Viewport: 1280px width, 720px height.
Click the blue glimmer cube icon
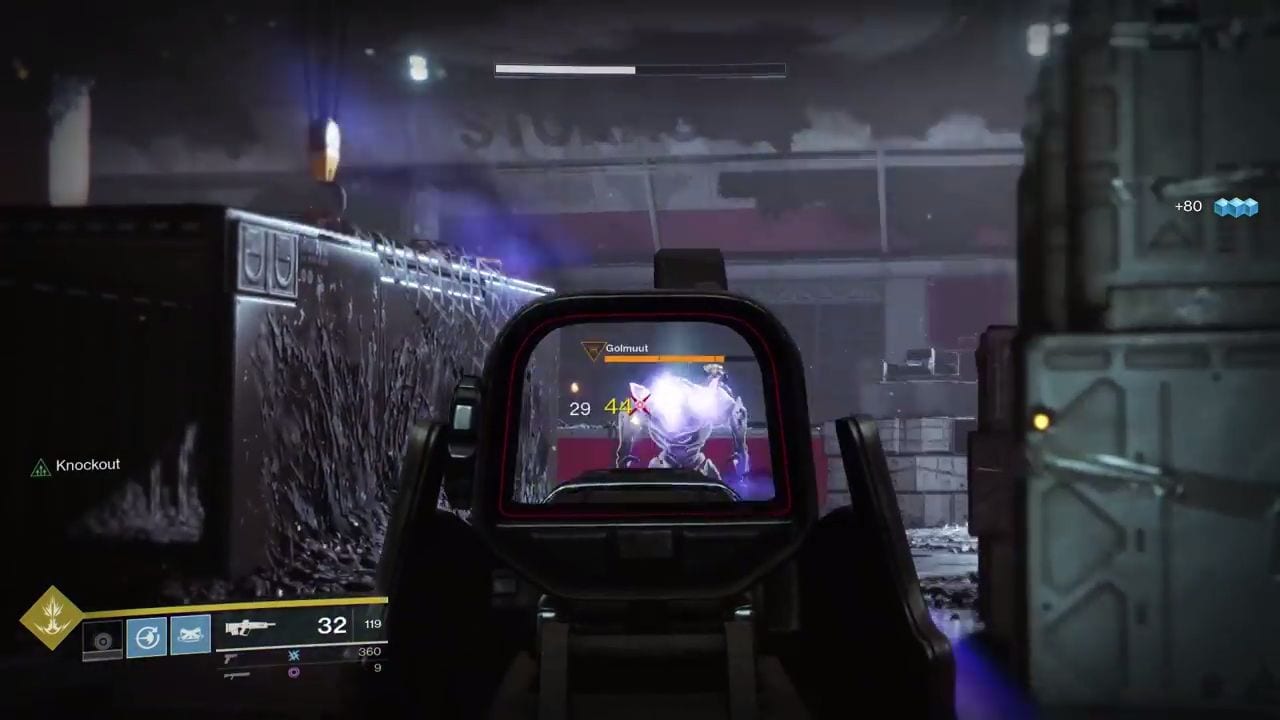point(1235,207)
